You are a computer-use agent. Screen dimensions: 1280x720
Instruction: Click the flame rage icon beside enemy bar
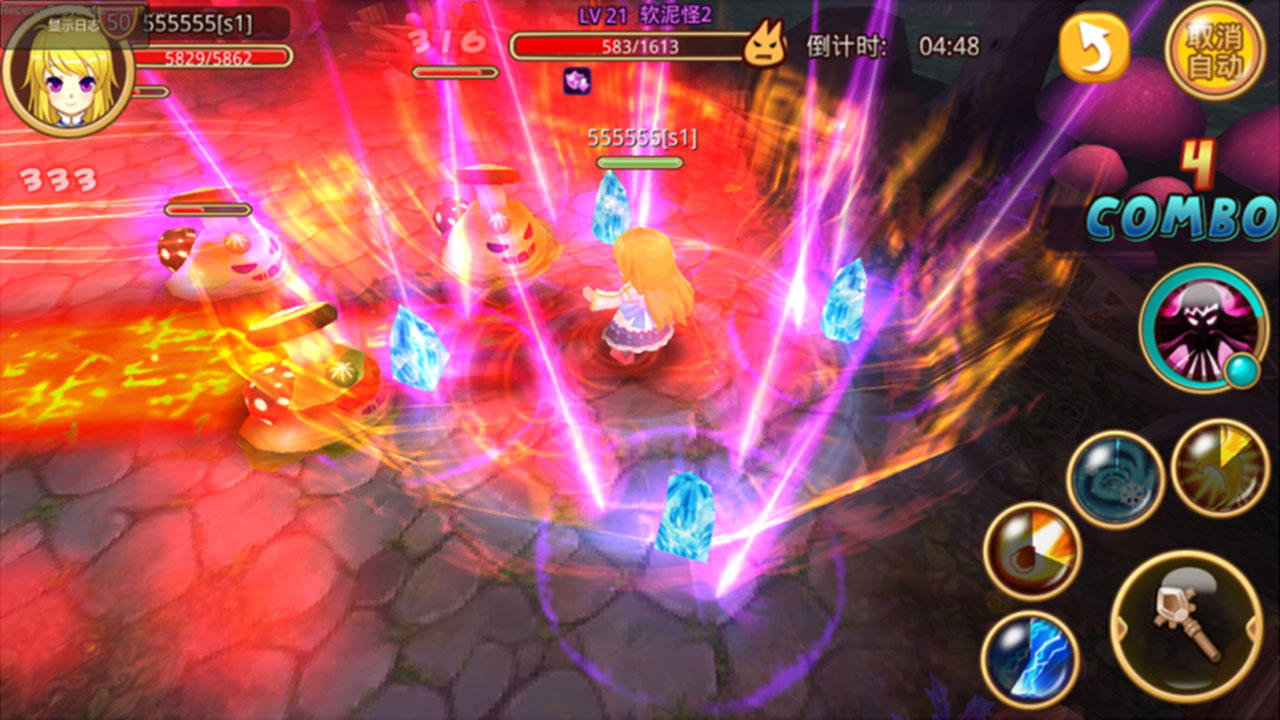(765, 45)
